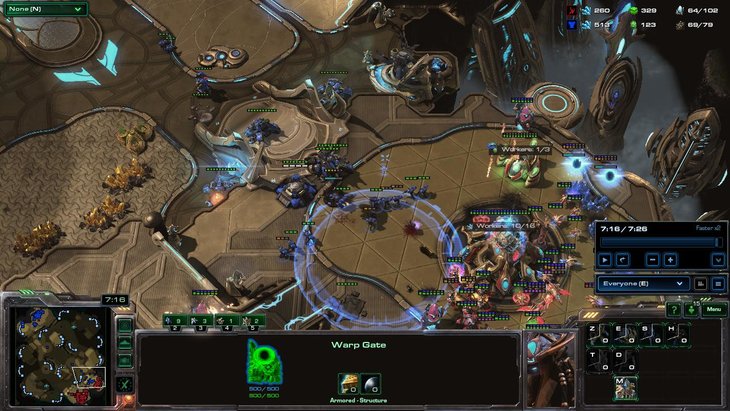Collapse the replay panel with the chevron
The image size is (730, 411).
pos(717,259)
